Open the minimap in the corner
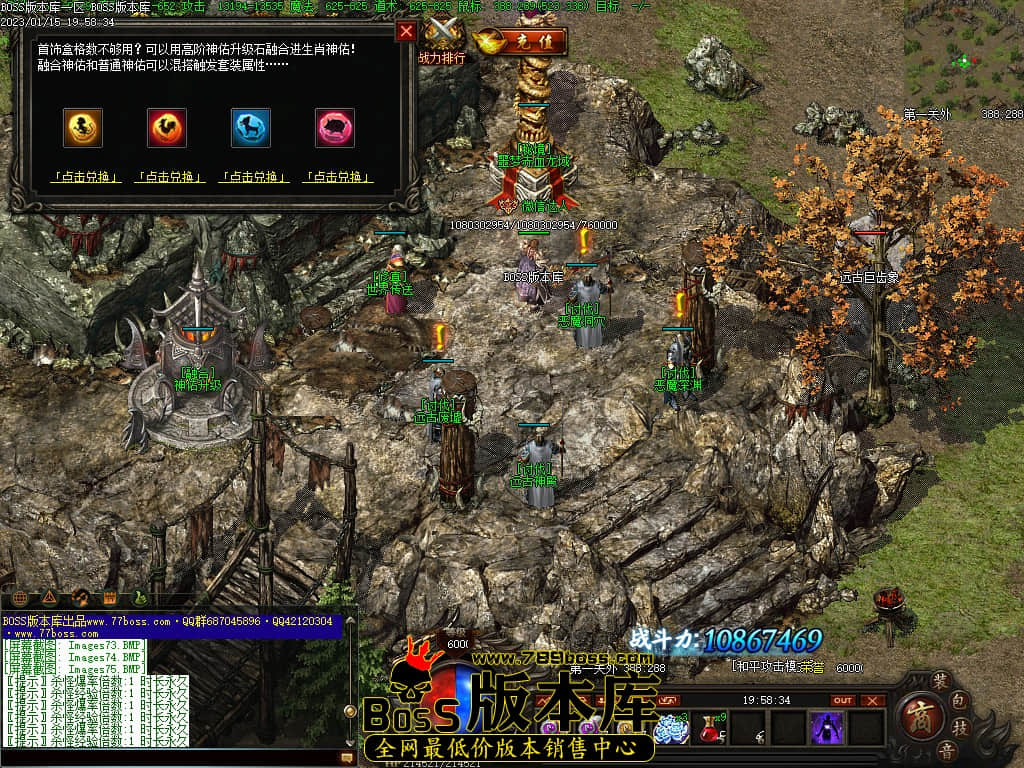1024x768 pixels. [963, 55]
